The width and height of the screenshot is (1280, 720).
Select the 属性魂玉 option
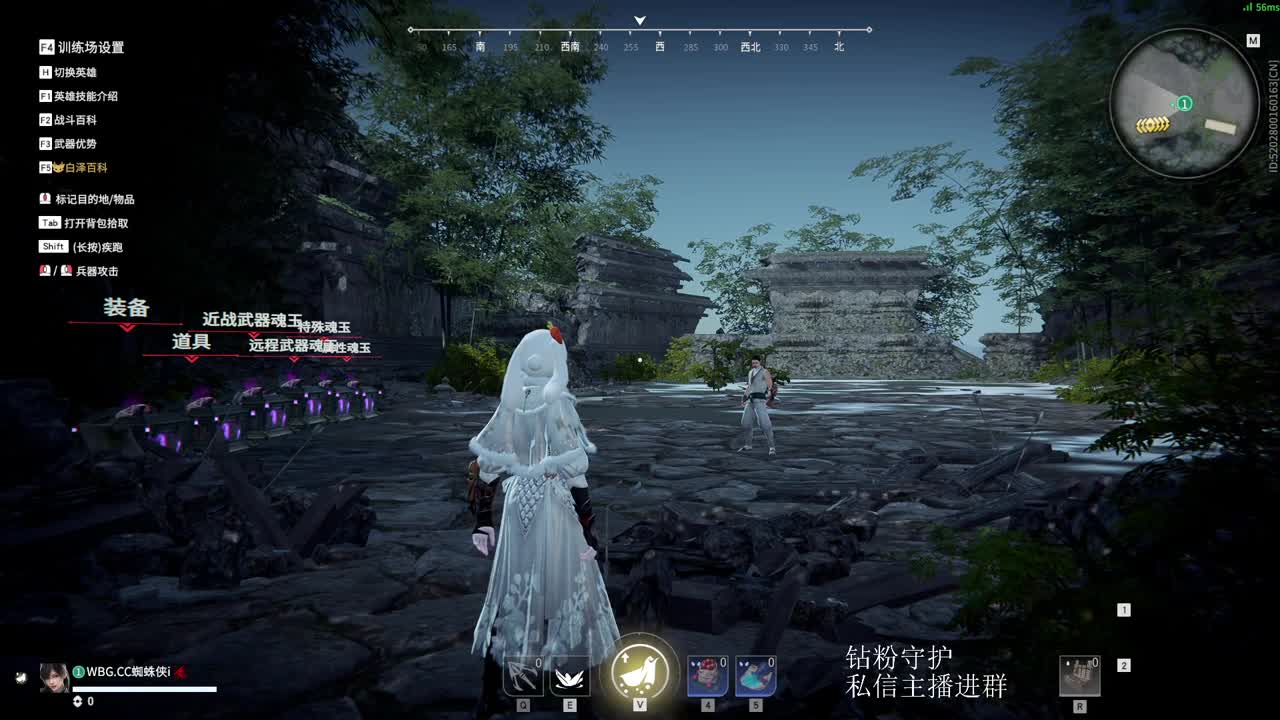346,348
